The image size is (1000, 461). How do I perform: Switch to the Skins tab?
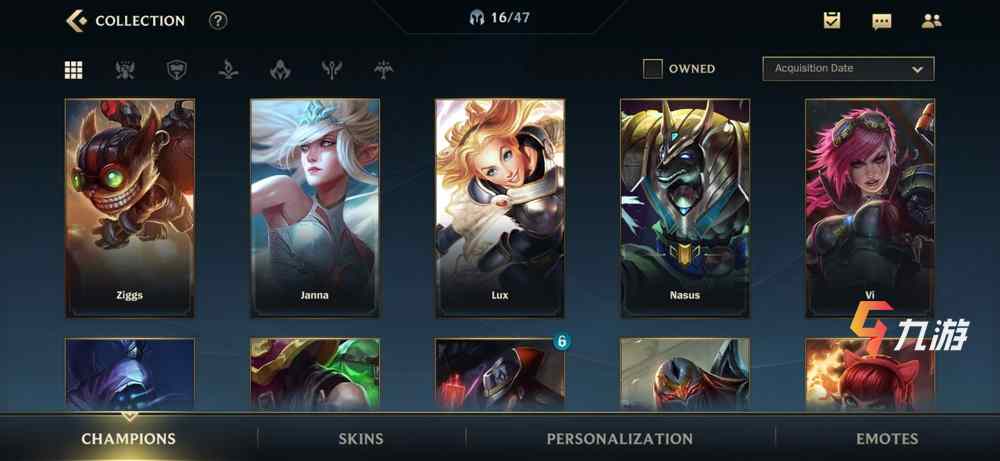tap(361, 438)
